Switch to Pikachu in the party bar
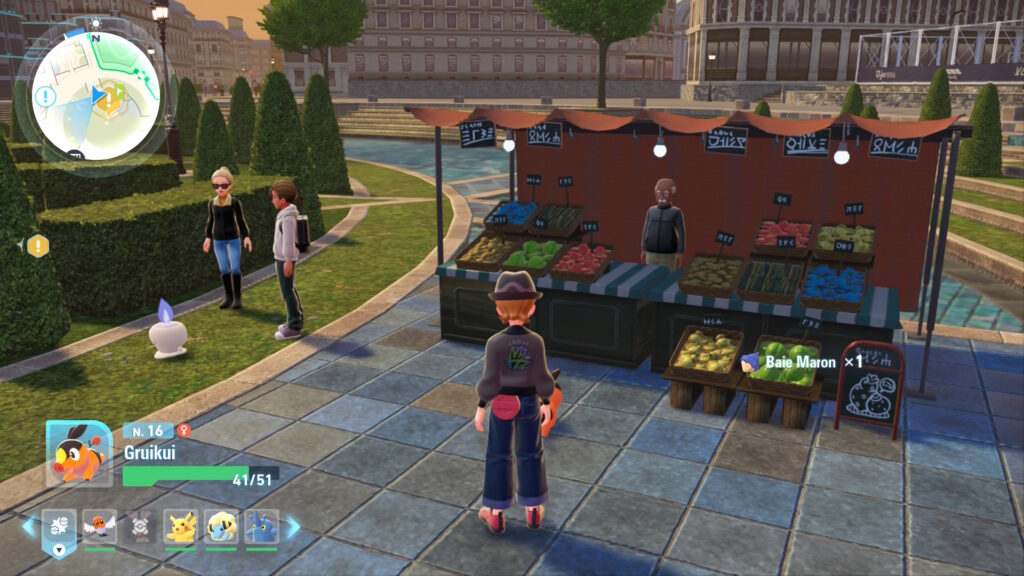 point(181,527)
